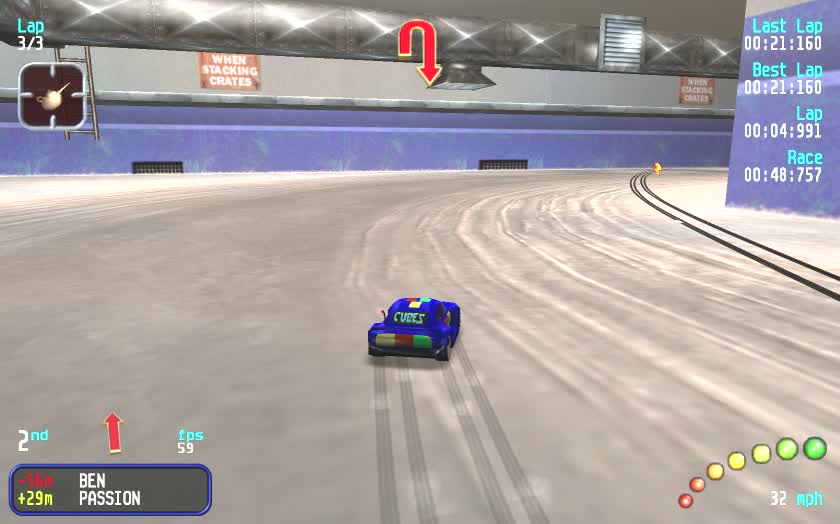Click the red upward arrow beside the position

tap(113, 432)
